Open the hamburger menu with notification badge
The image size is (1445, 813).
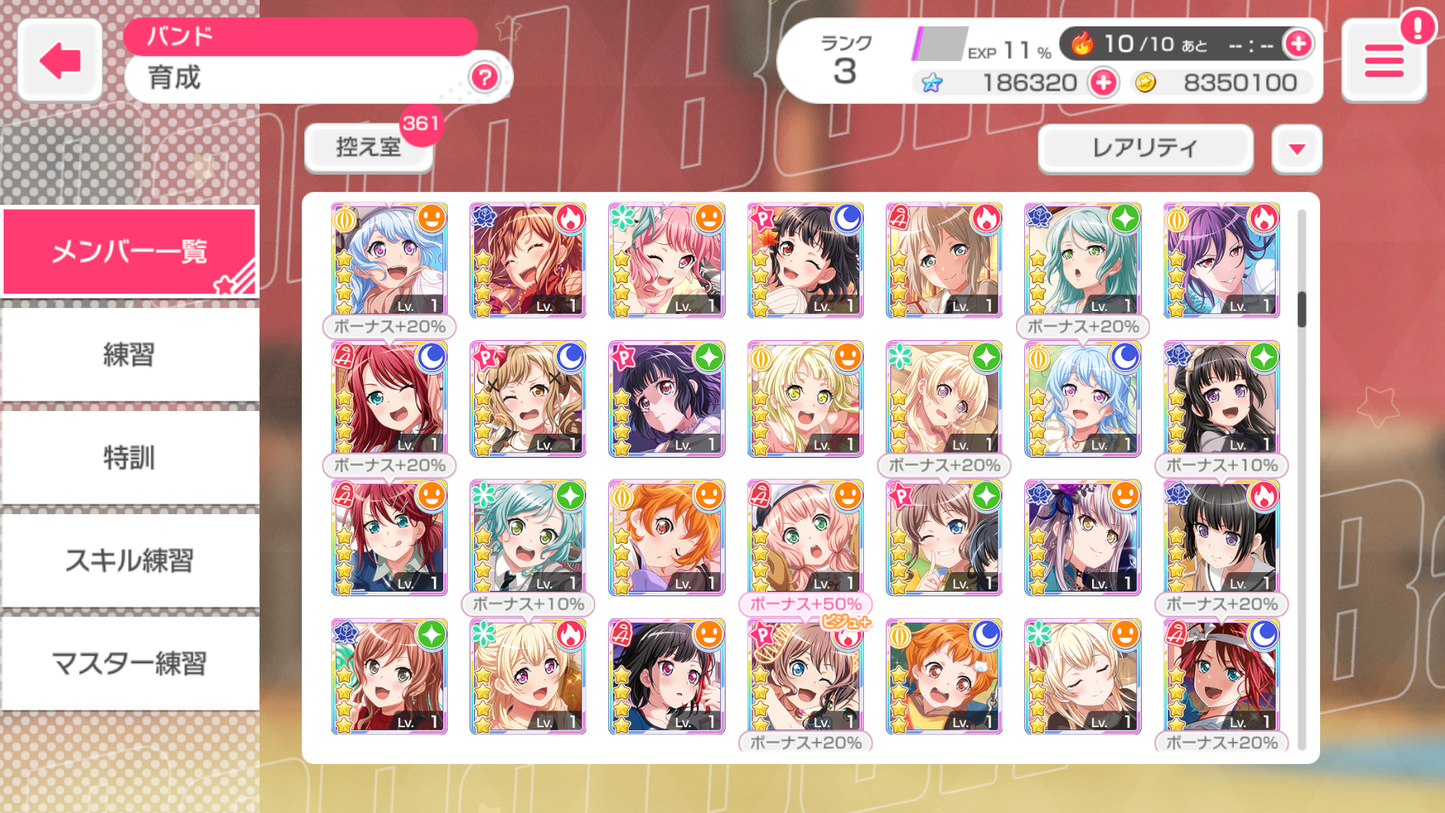point(1383,60)
